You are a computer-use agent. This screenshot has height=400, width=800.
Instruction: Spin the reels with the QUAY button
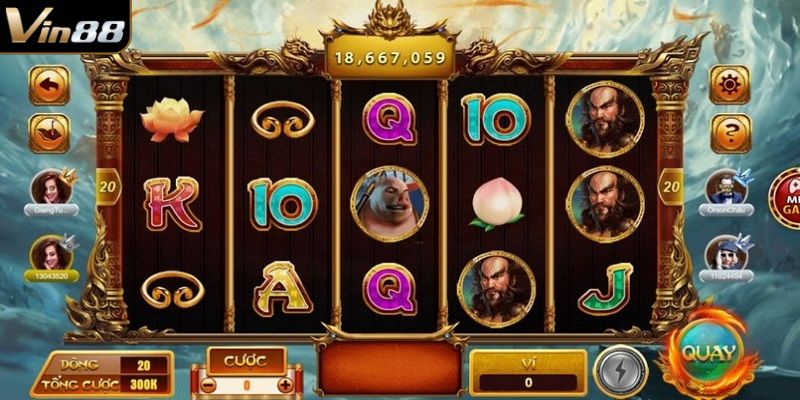coord(710,353)
